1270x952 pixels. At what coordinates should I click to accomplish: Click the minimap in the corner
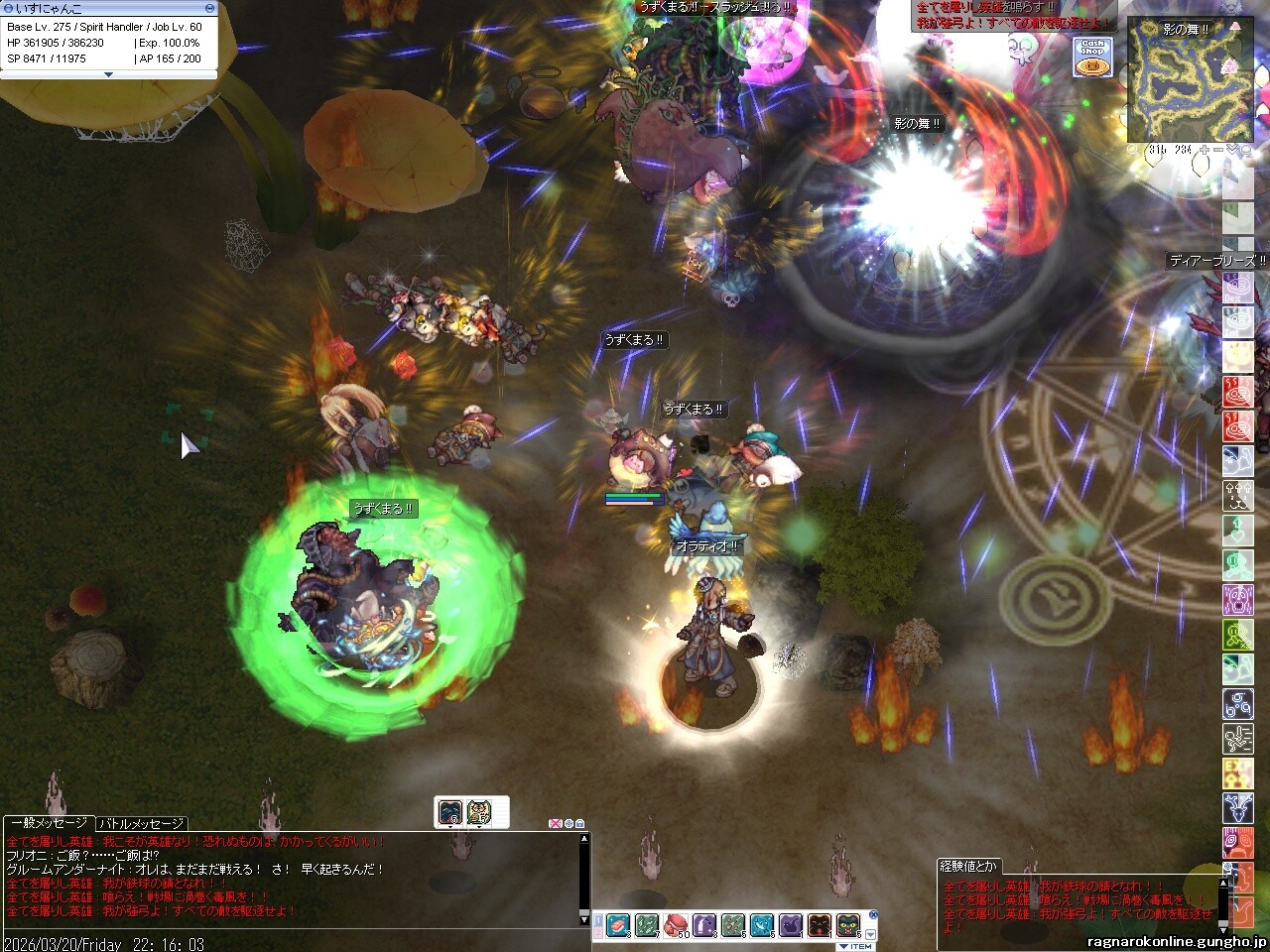click(x=1189, y=81)
